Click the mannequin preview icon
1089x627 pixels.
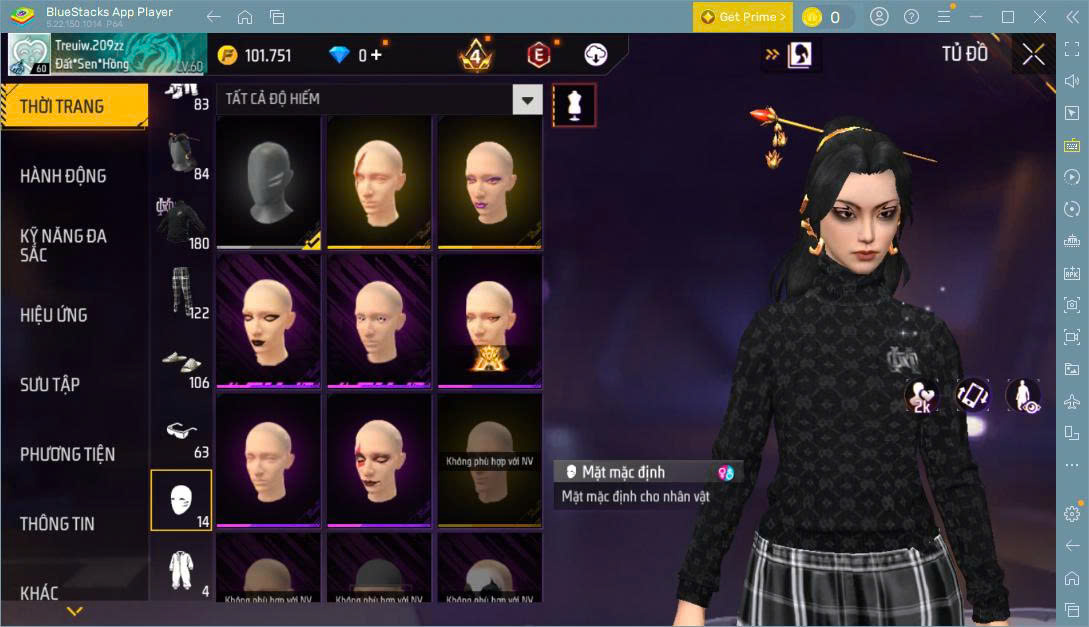574,105
